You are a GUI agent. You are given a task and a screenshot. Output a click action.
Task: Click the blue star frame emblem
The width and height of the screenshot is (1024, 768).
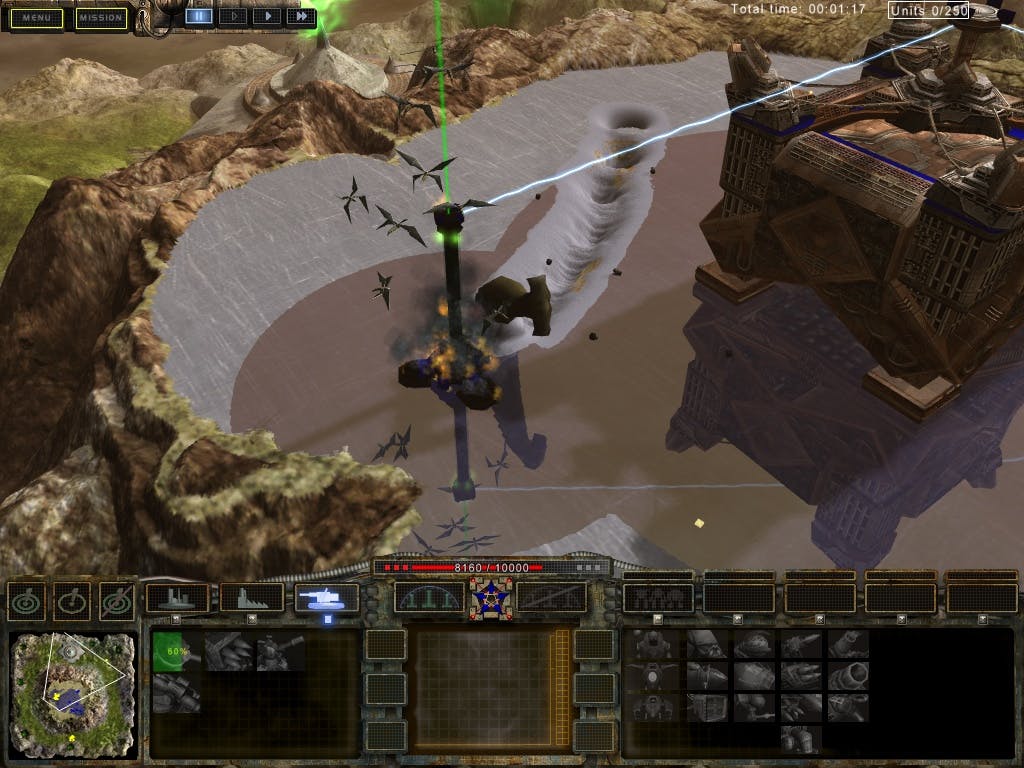(x=491, y=598)
